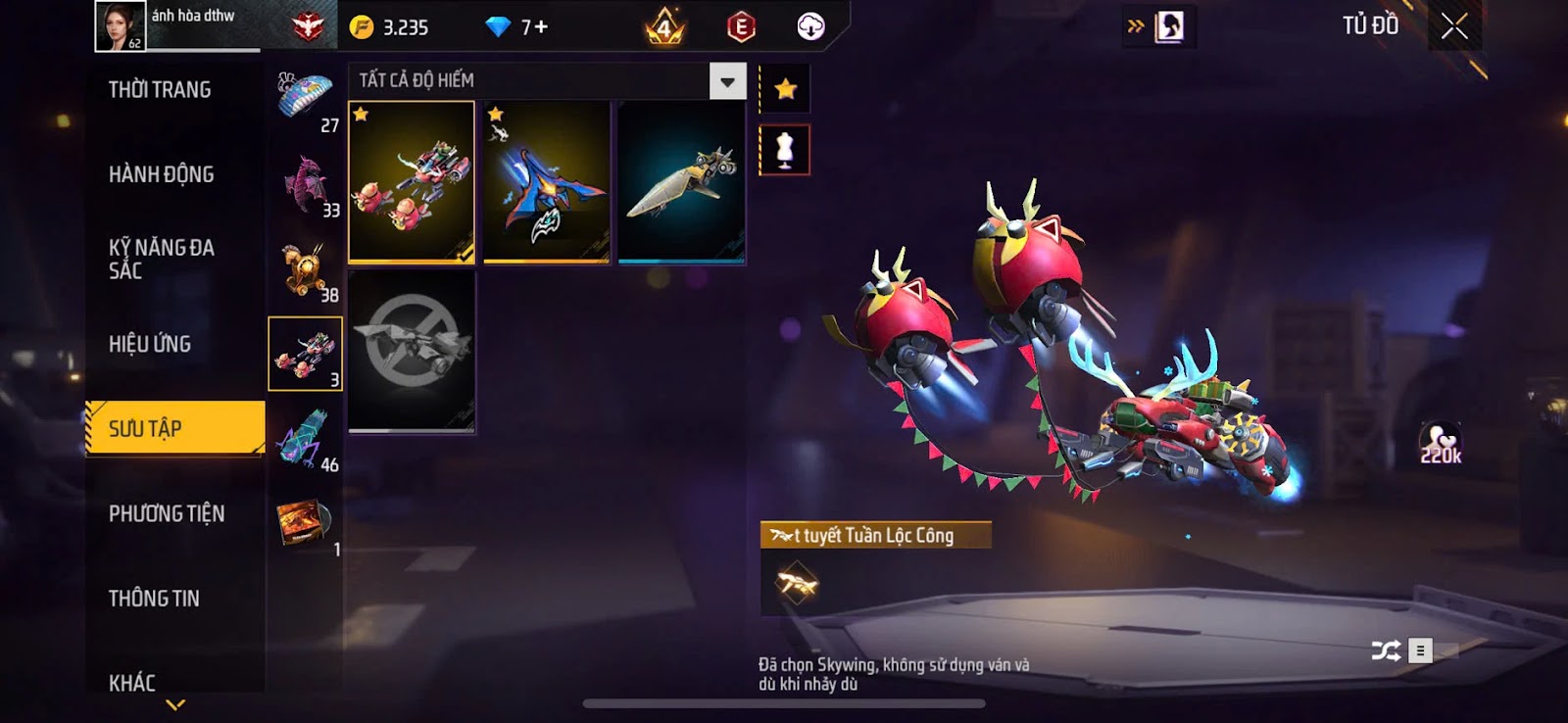Screen dimensions: 1568x723
Task: Open the Thời Trang category
Action: pyautogui.click(x=160, y=90)
